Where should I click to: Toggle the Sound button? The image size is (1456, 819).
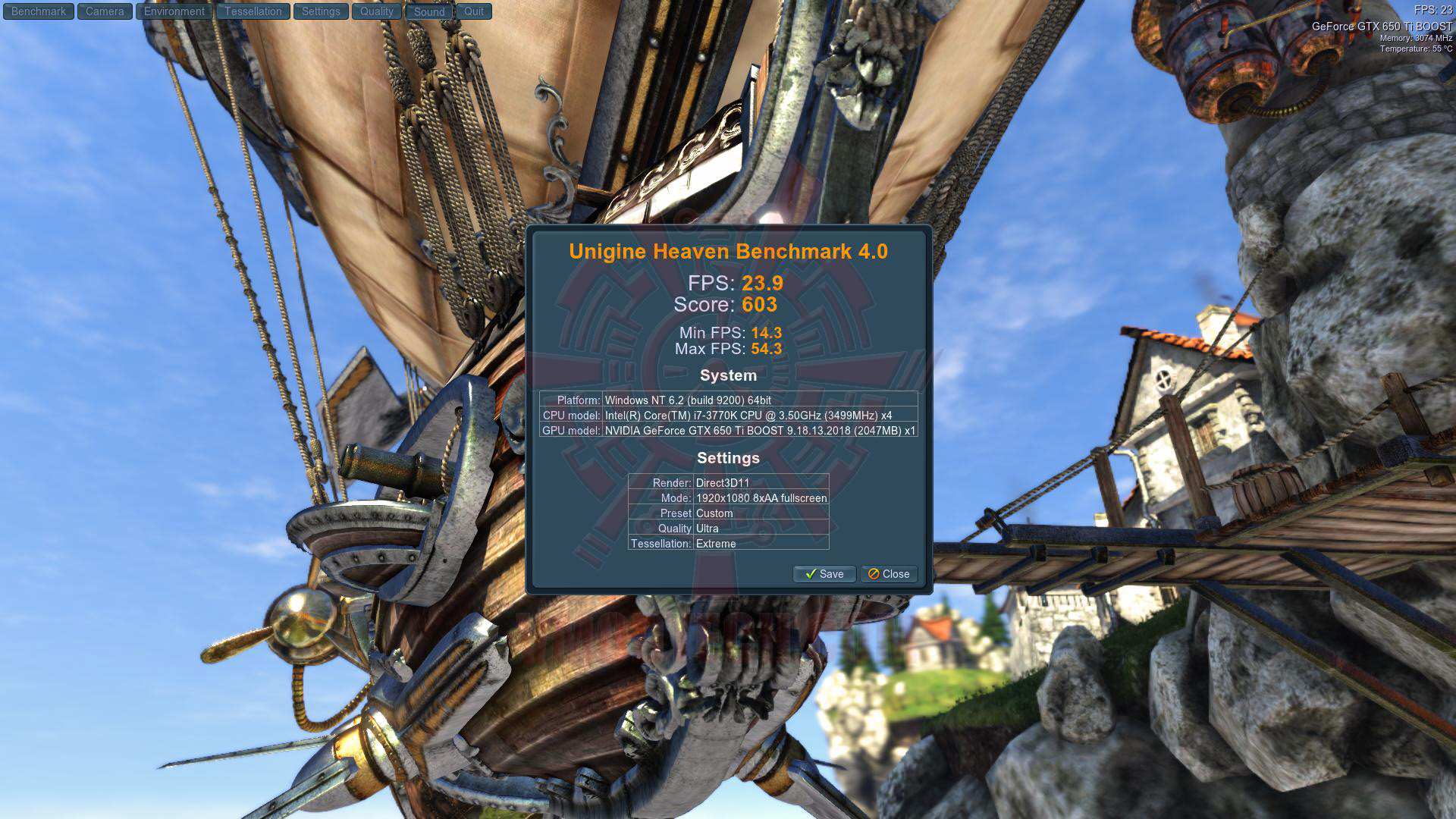[x=429, y=11]
